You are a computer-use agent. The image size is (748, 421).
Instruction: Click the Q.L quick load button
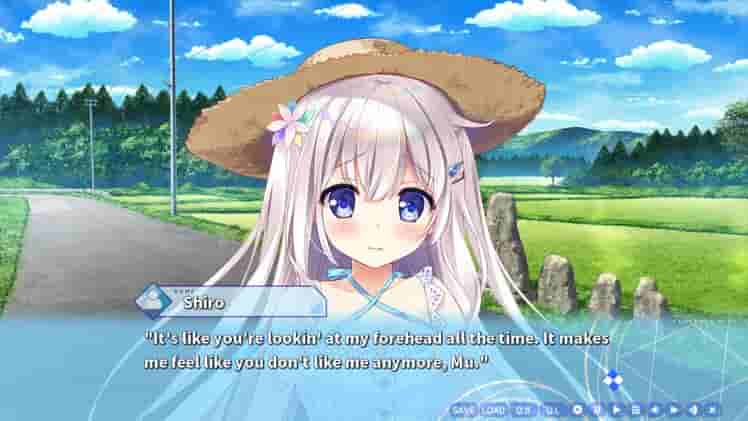[x=552, y=410]
